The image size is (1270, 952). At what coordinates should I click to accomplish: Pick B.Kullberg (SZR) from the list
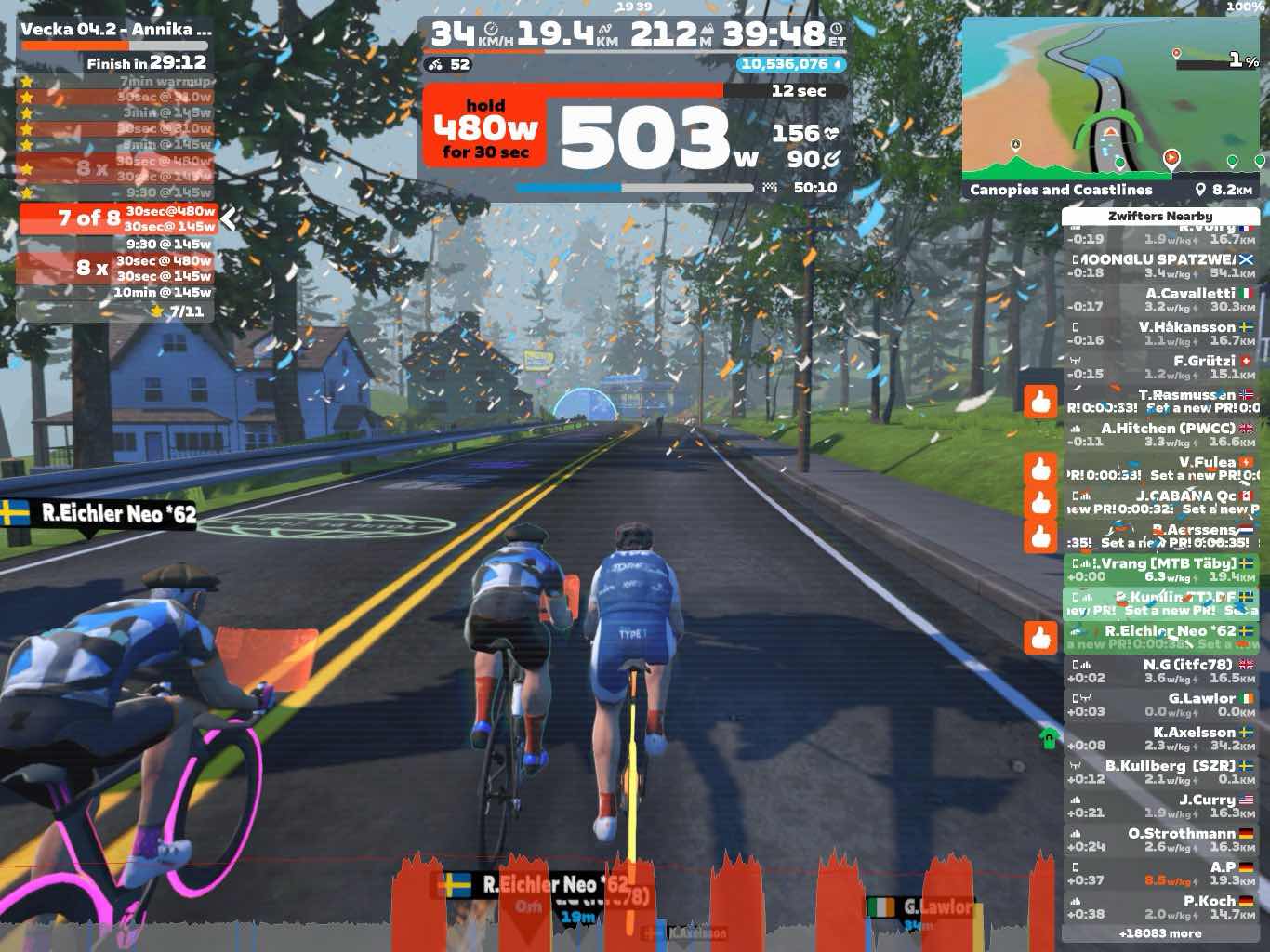tap(1160, 772)
